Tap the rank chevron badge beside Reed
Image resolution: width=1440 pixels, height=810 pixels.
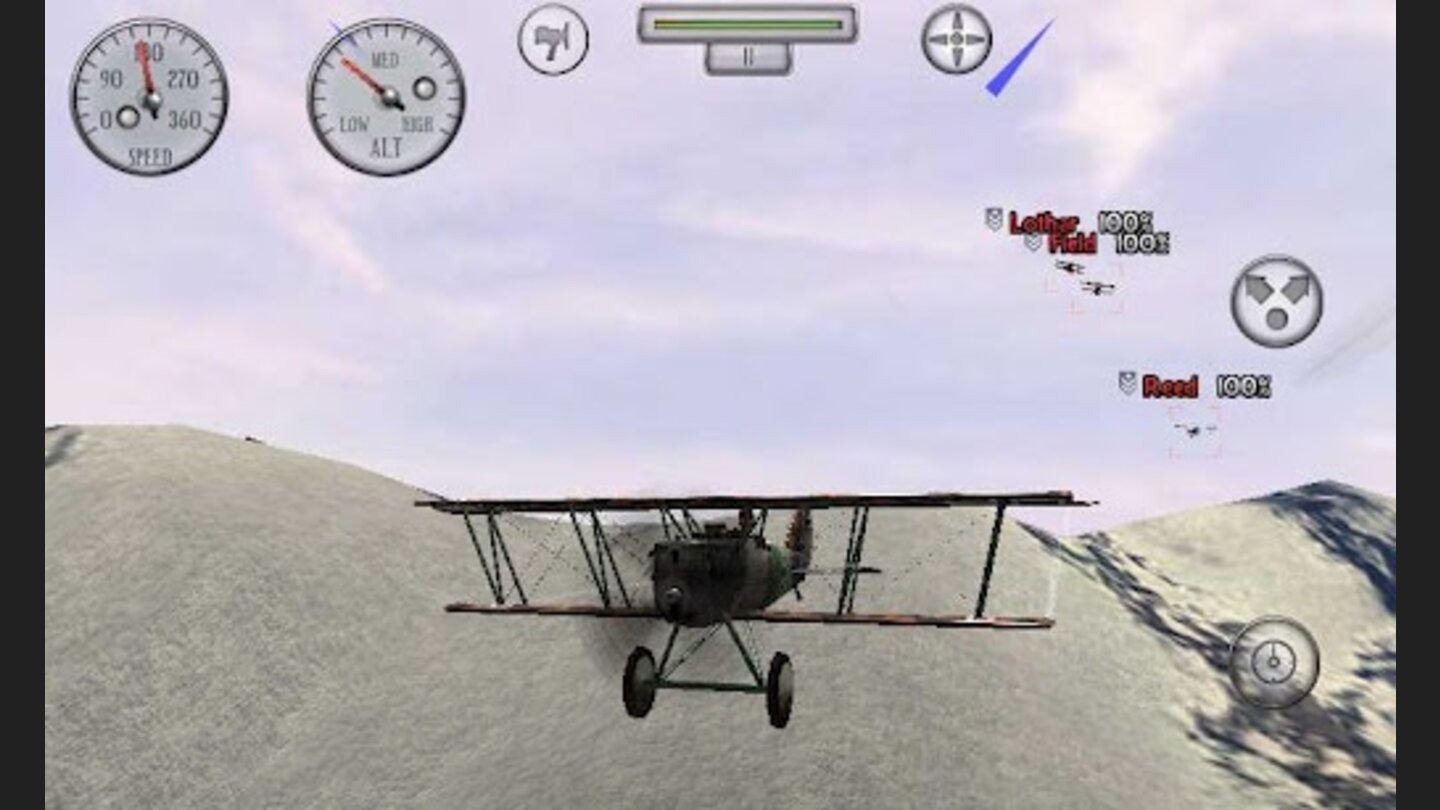pos(1126,384)
